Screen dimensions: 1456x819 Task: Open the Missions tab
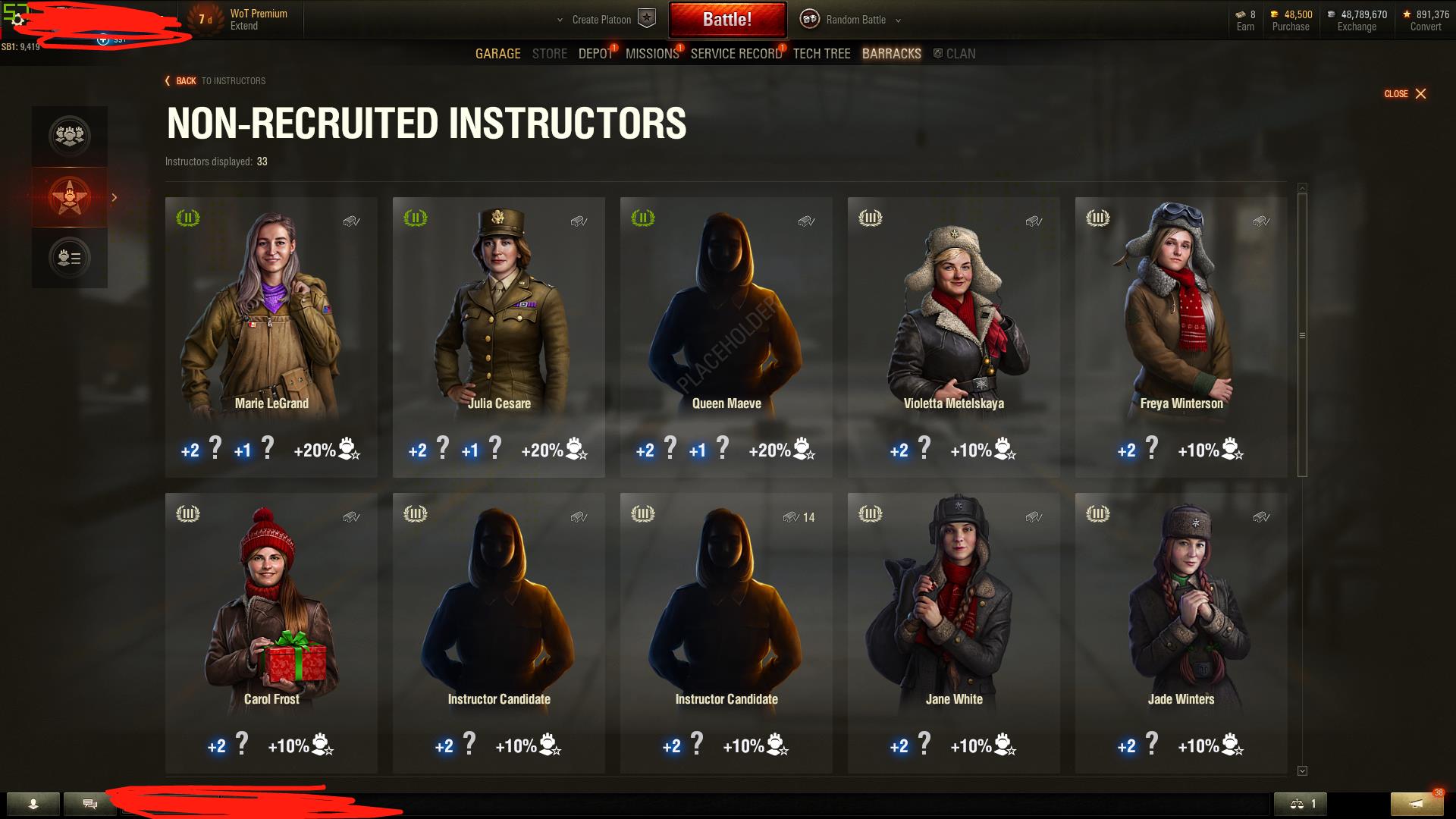[x=651, y=54]
